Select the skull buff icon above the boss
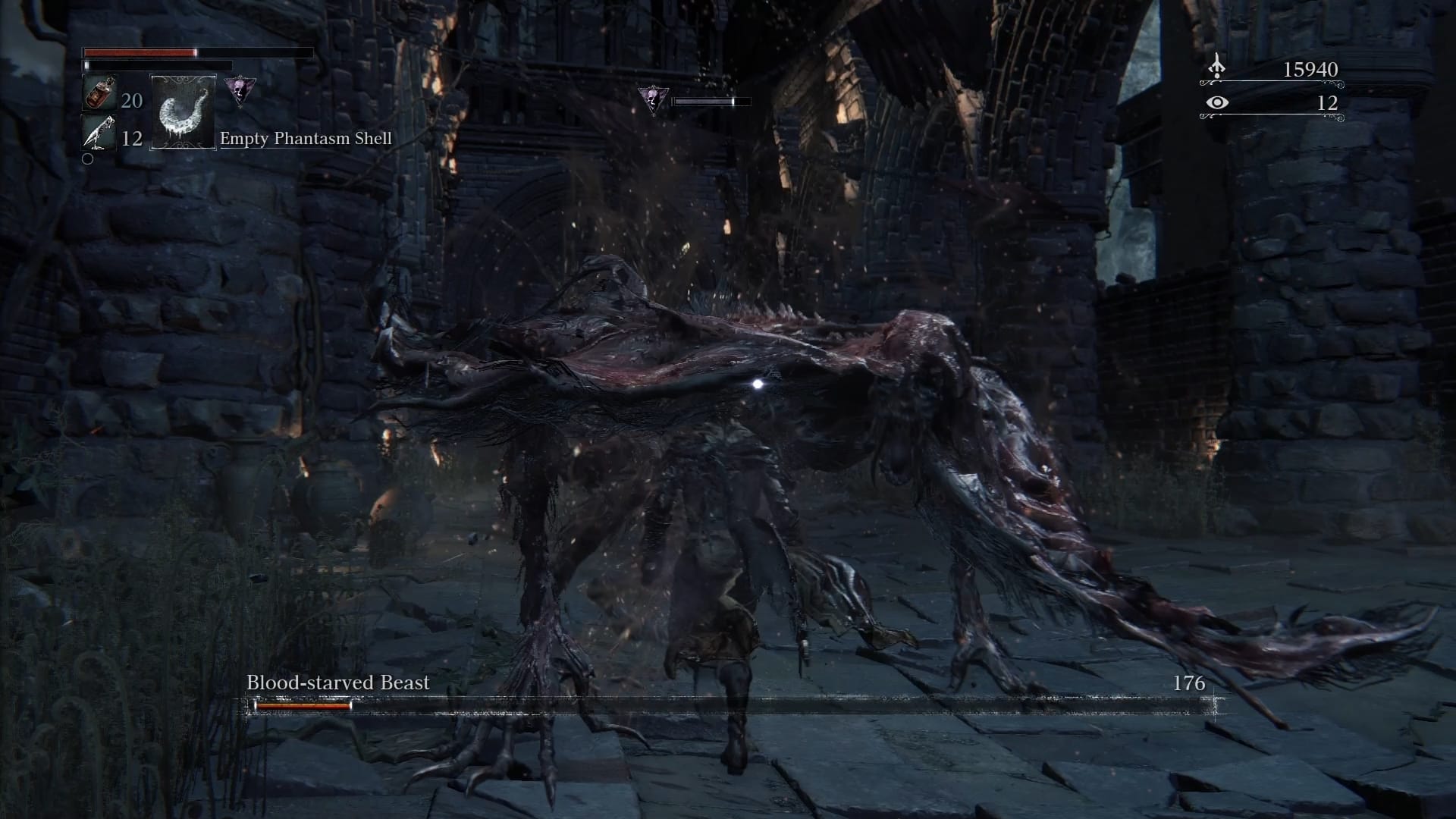 (651, 98)
